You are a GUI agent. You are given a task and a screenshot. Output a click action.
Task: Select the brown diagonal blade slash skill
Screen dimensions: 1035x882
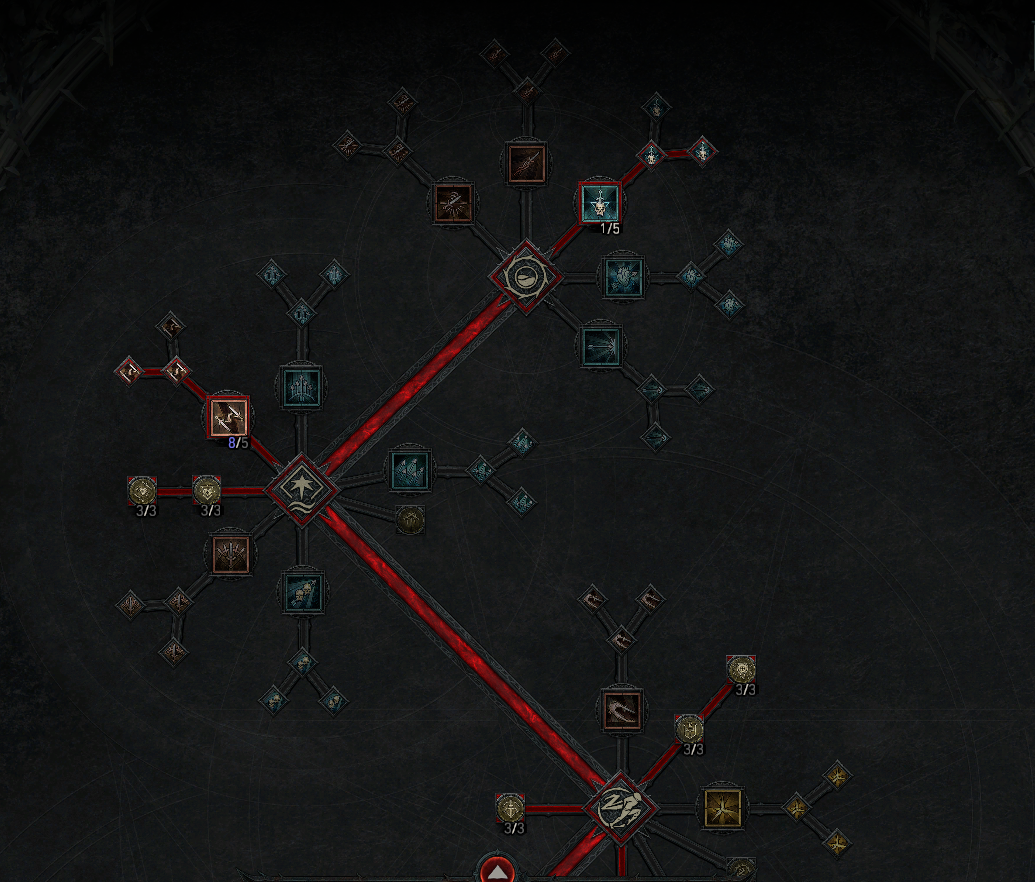click(526, 163)
